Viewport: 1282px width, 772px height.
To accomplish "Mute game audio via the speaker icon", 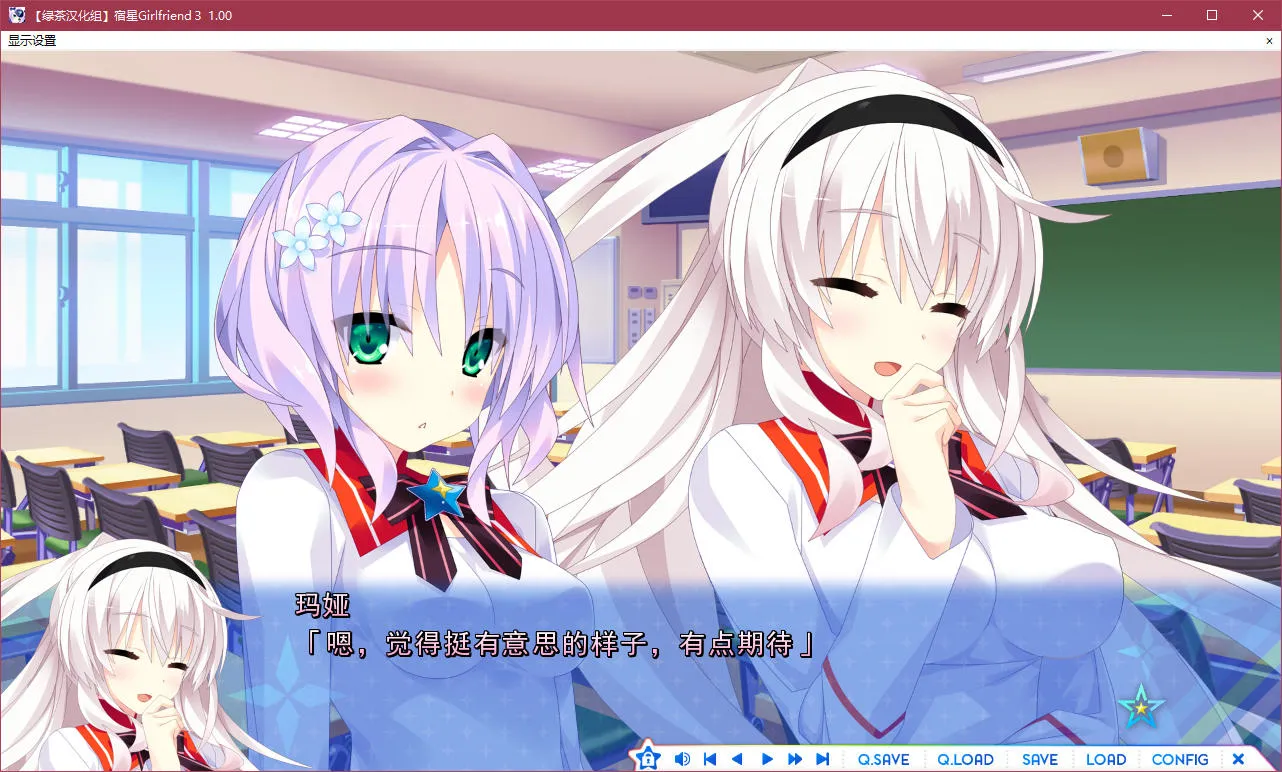I will [x=682, y=758].
